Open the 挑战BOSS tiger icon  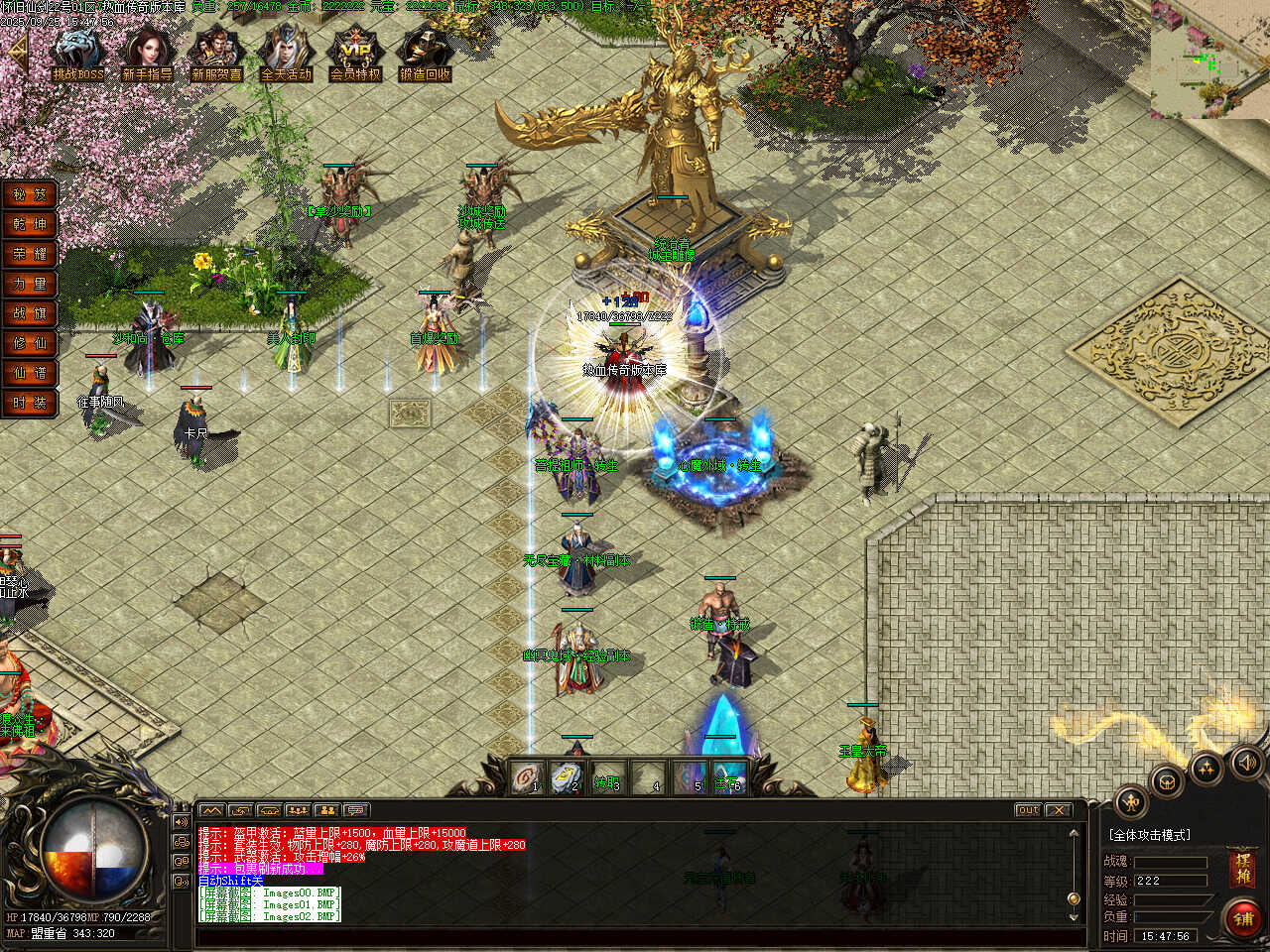pyautogui.click(x=77, y=53)
